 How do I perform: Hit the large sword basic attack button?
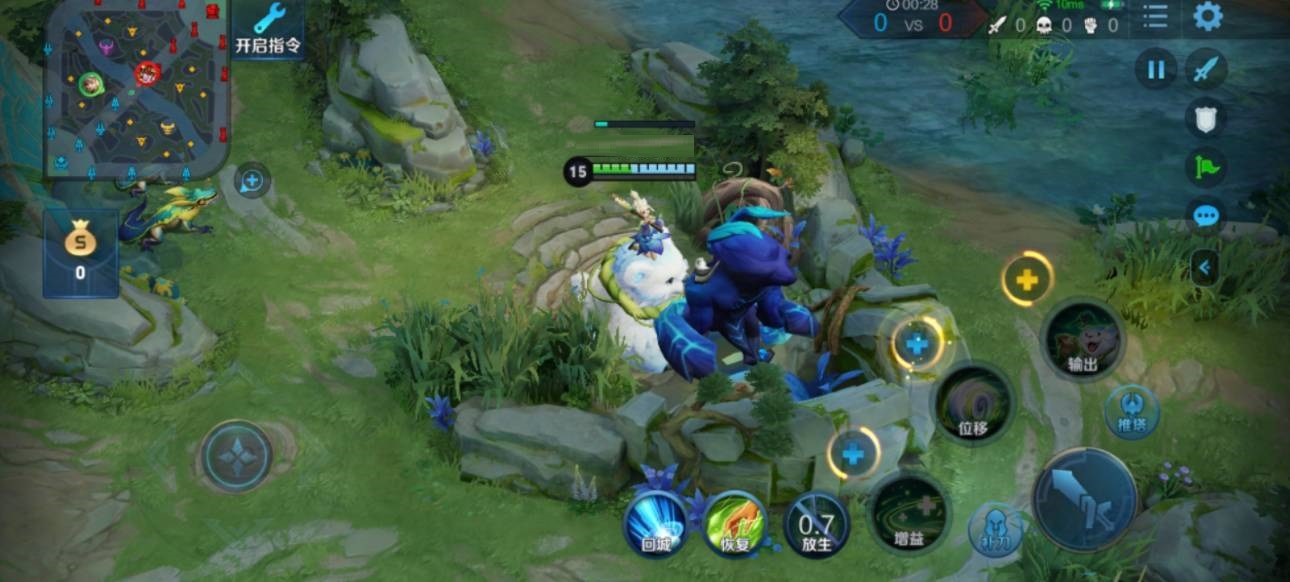point(1084,500)
